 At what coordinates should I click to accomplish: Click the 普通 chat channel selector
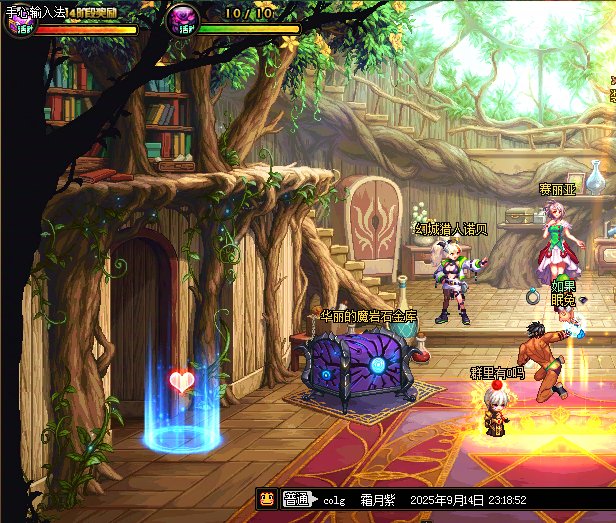tap(295, 499)
